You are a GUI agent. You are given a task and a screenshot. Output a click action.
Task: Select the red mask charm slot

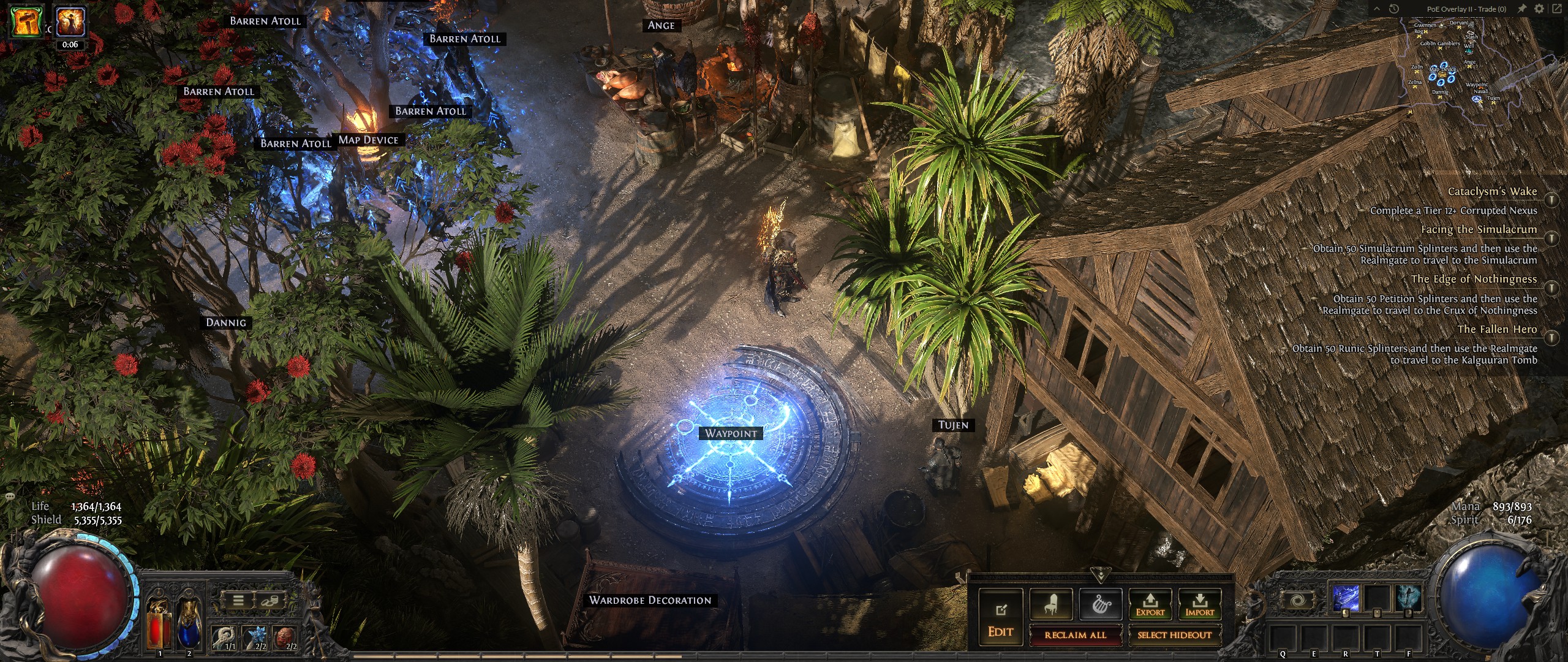(284, 637)
